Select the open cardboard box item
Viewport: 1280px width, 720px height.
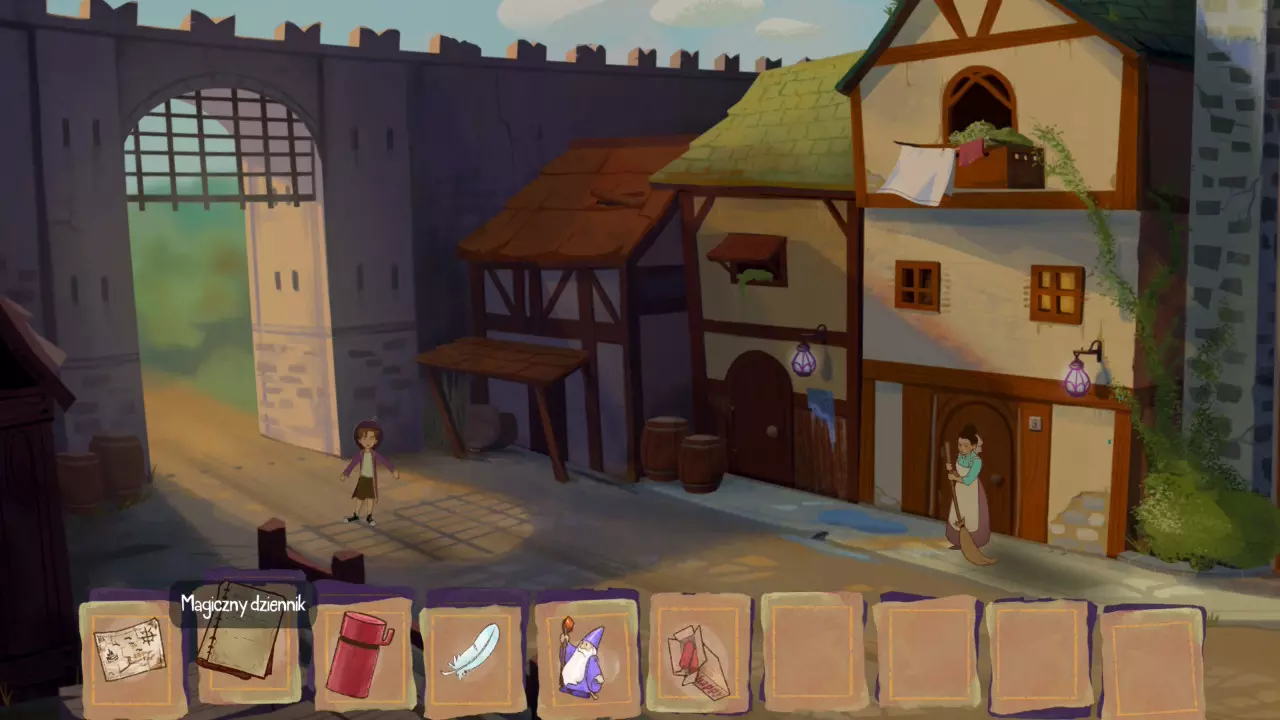point(699,655)
